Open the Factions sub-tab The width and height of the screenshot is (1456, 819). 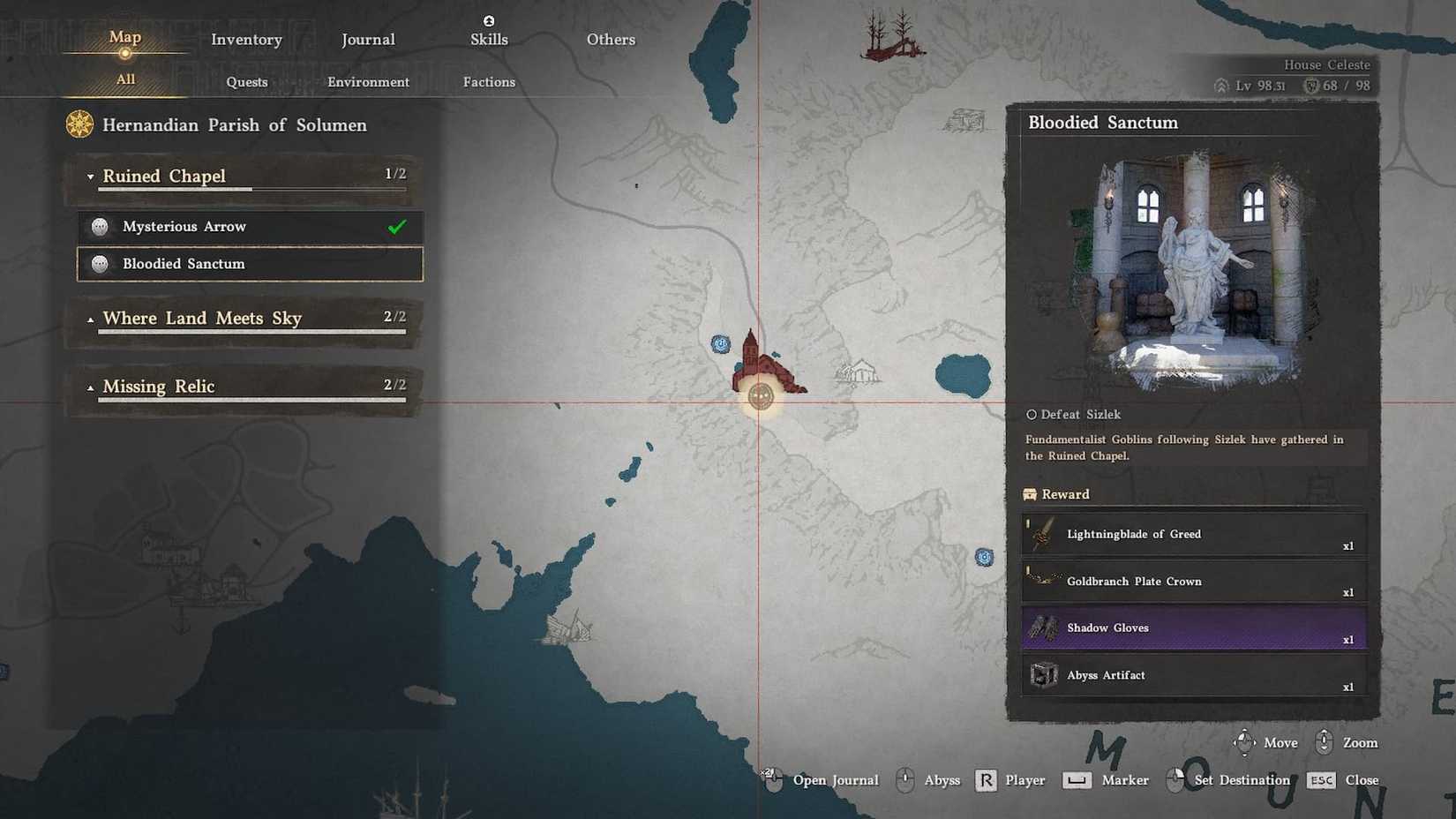(x=489, y=81)
